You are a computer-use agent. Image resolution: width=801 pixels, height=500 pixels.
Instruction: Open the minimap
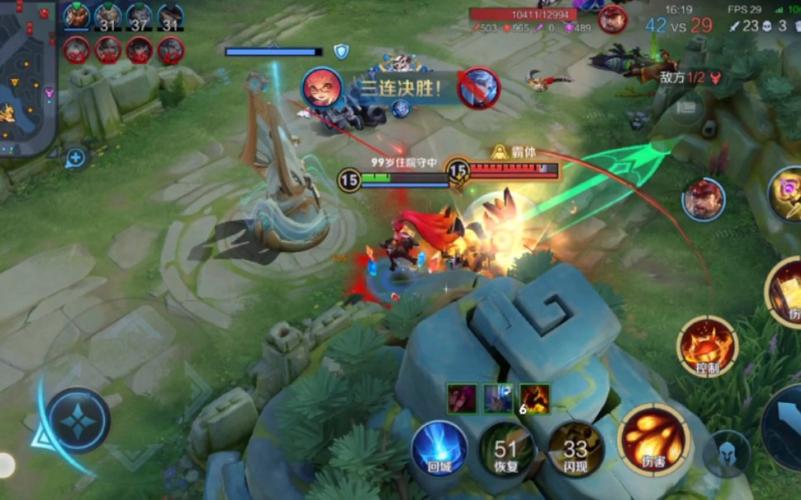click(26, 76)
